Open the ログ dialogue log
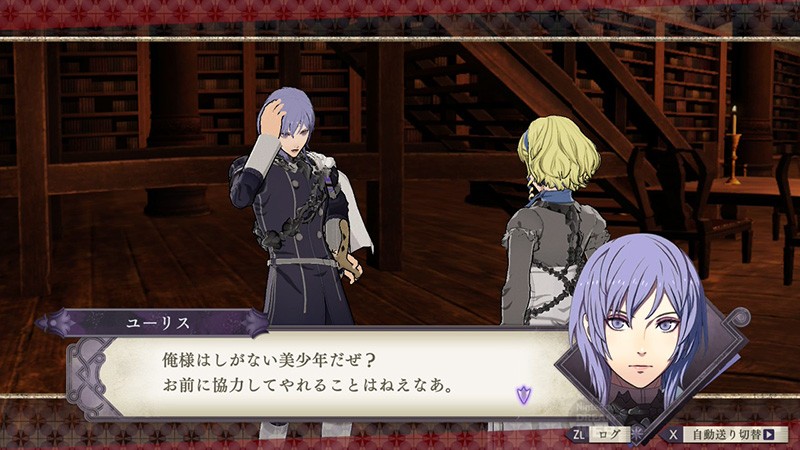The width and height of the screenshot is (800, 450). 605,435
